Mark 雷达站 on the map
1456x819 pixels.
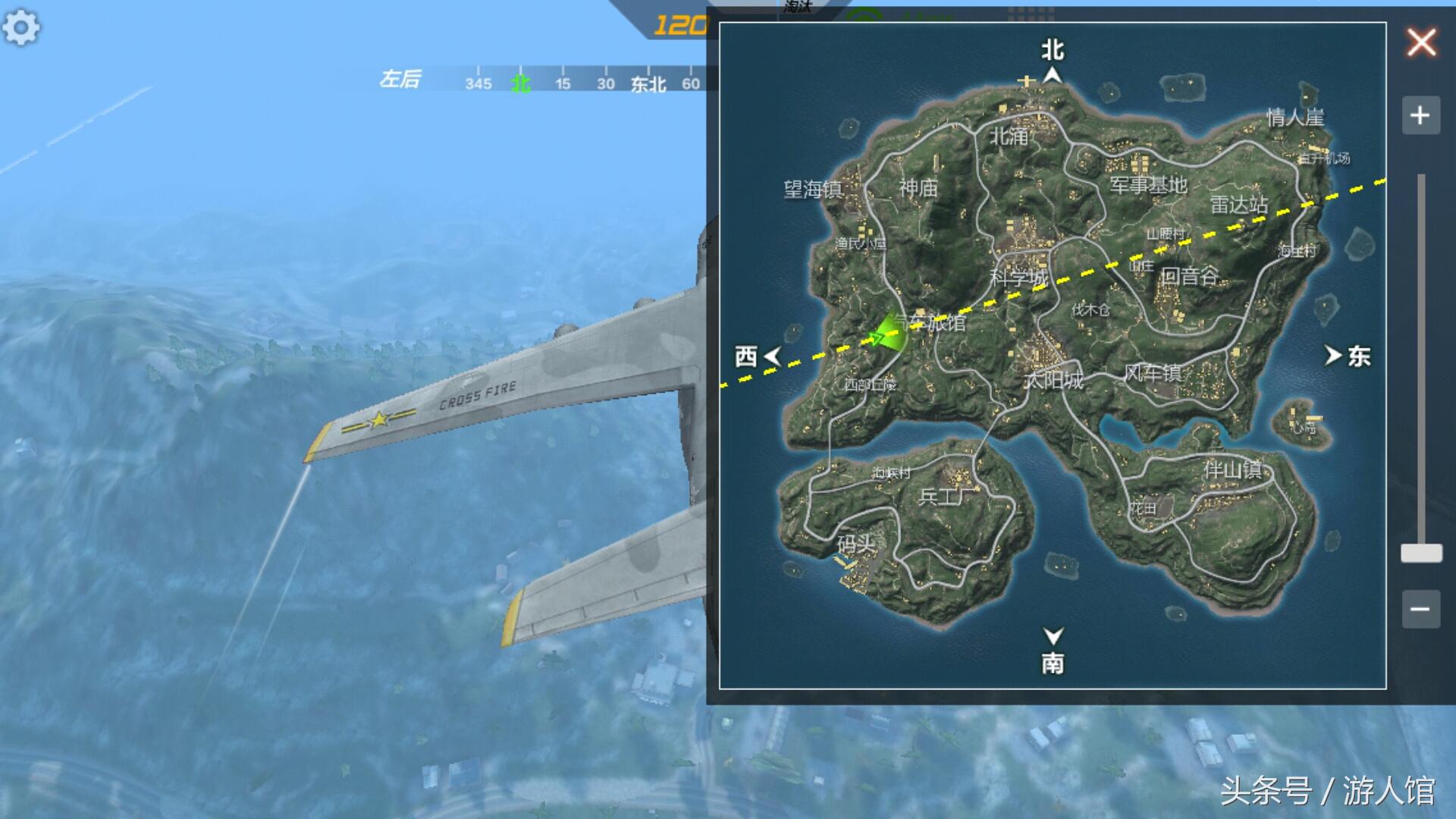tap(1238, 205)
